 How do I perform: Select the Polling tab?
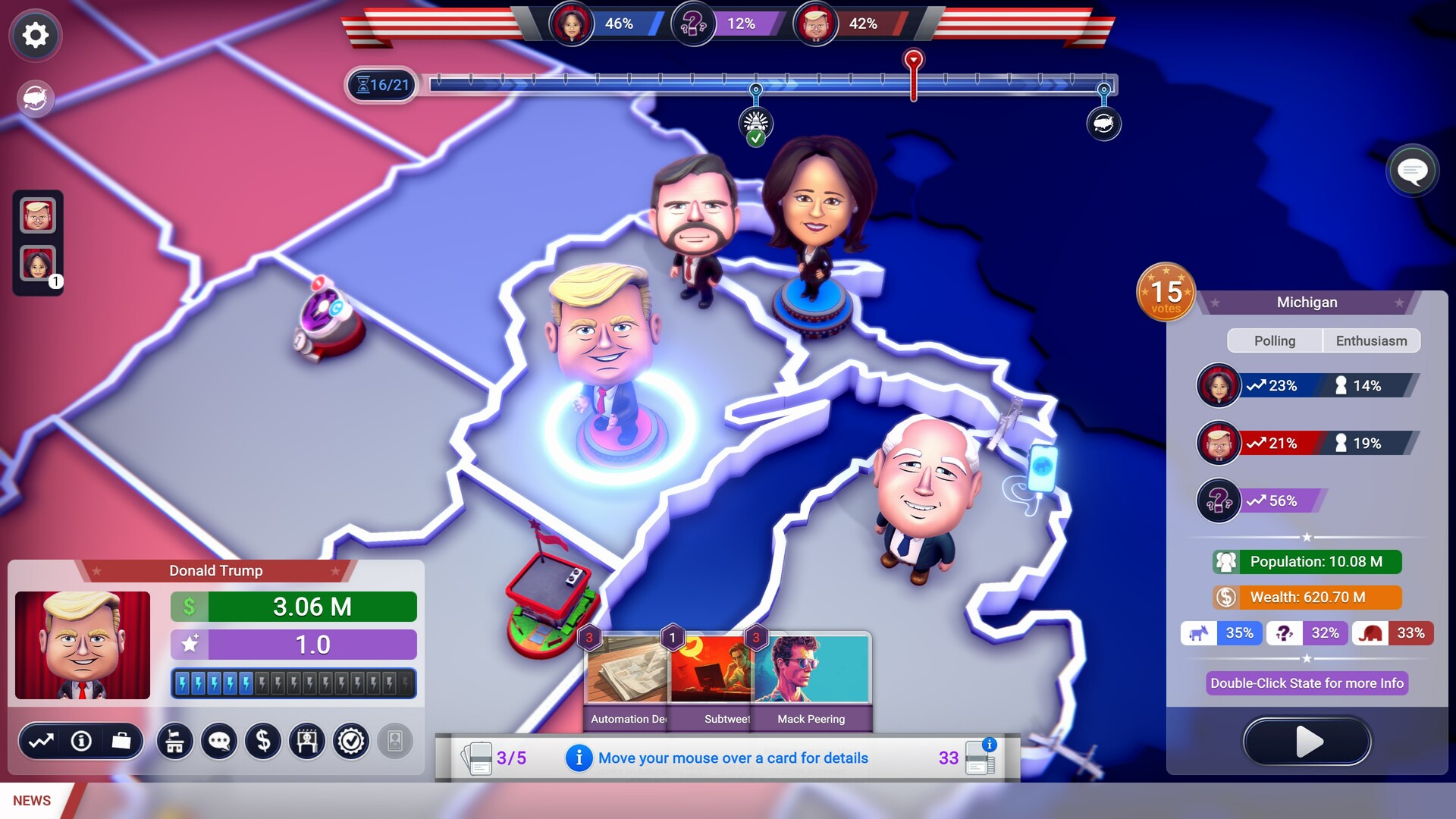click(1275, 340)
